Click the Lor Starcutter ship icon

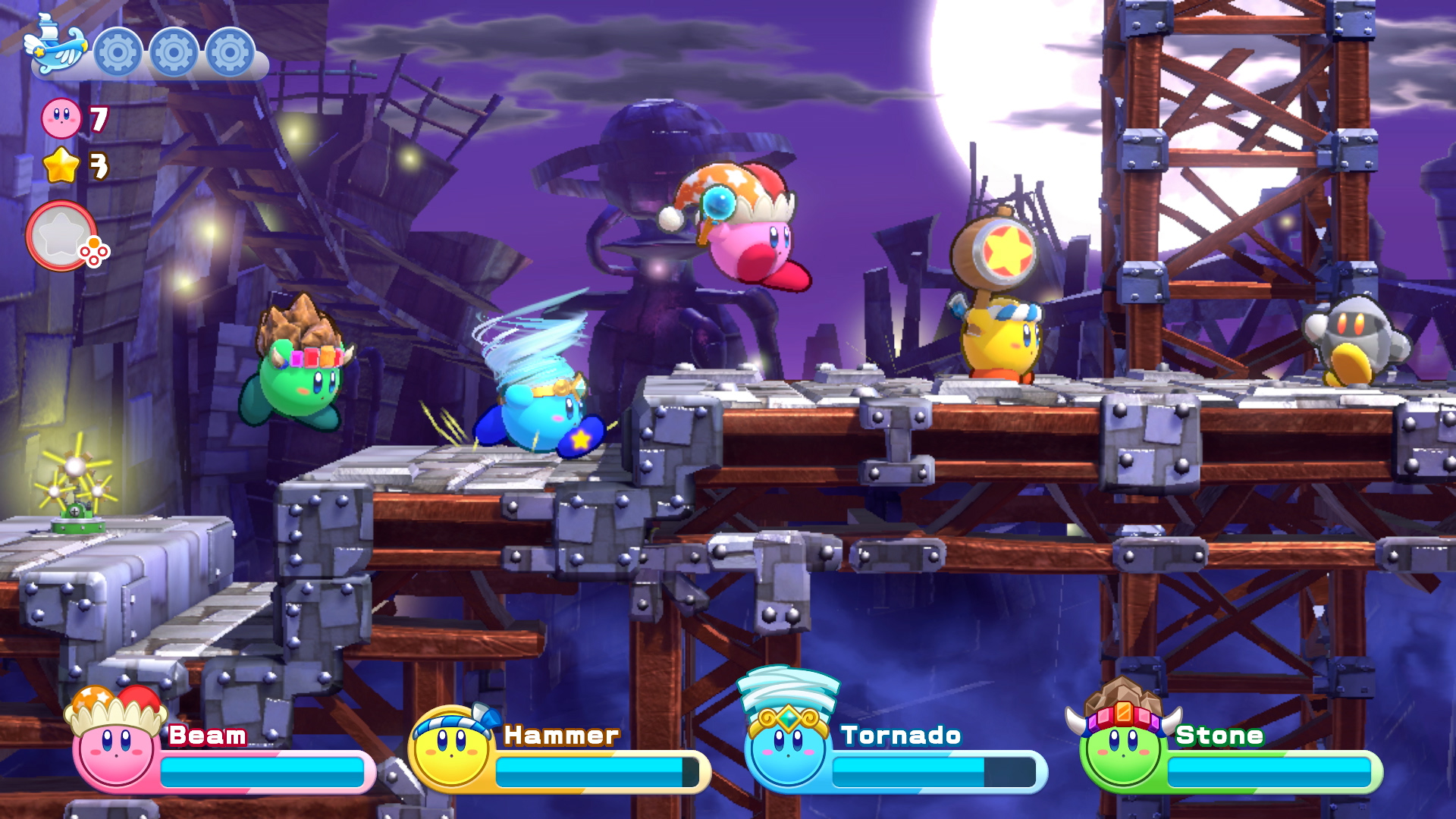[55, 47]
